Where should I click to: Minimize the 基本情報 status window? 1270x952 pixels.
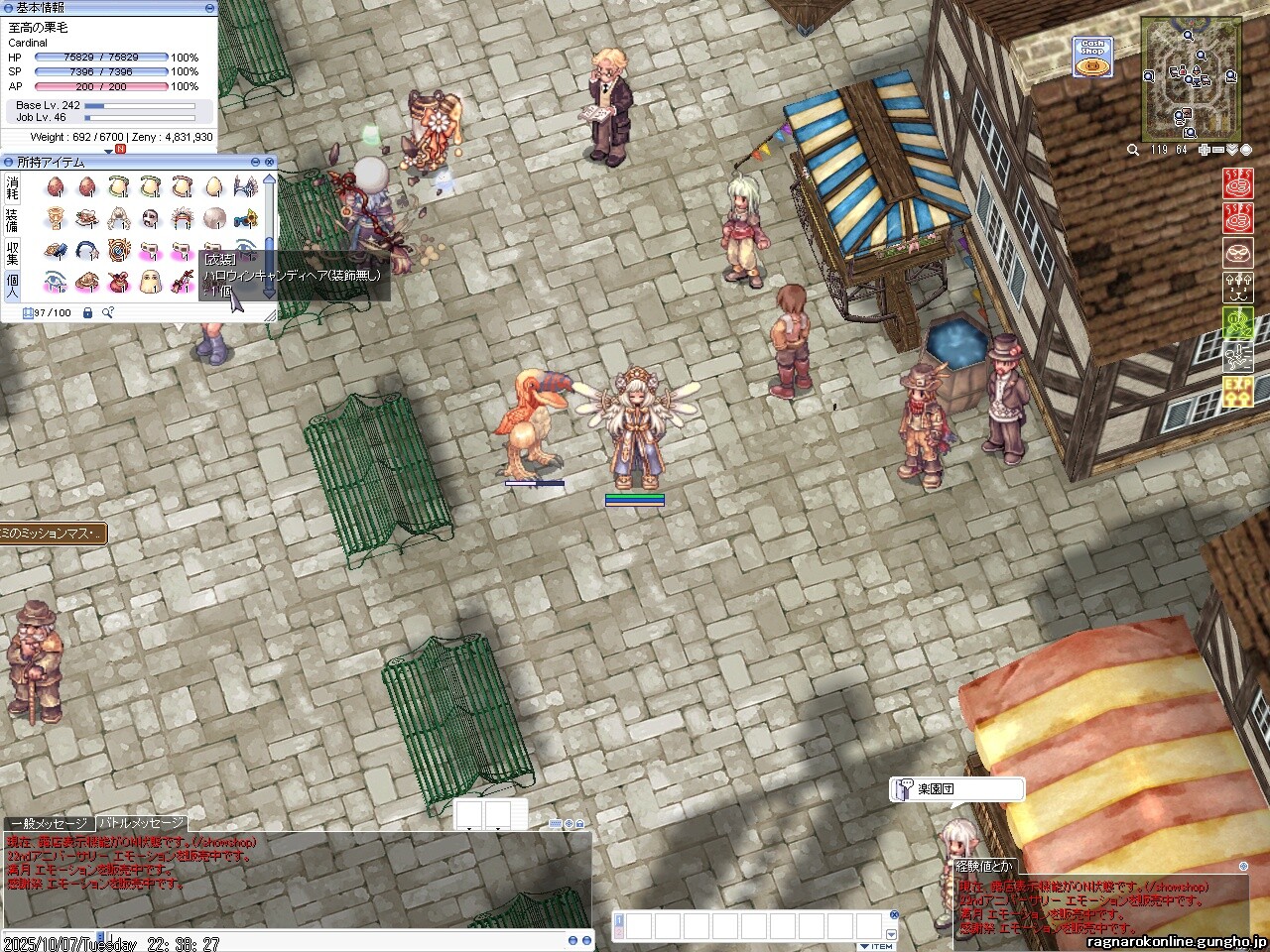pos(209,8)
